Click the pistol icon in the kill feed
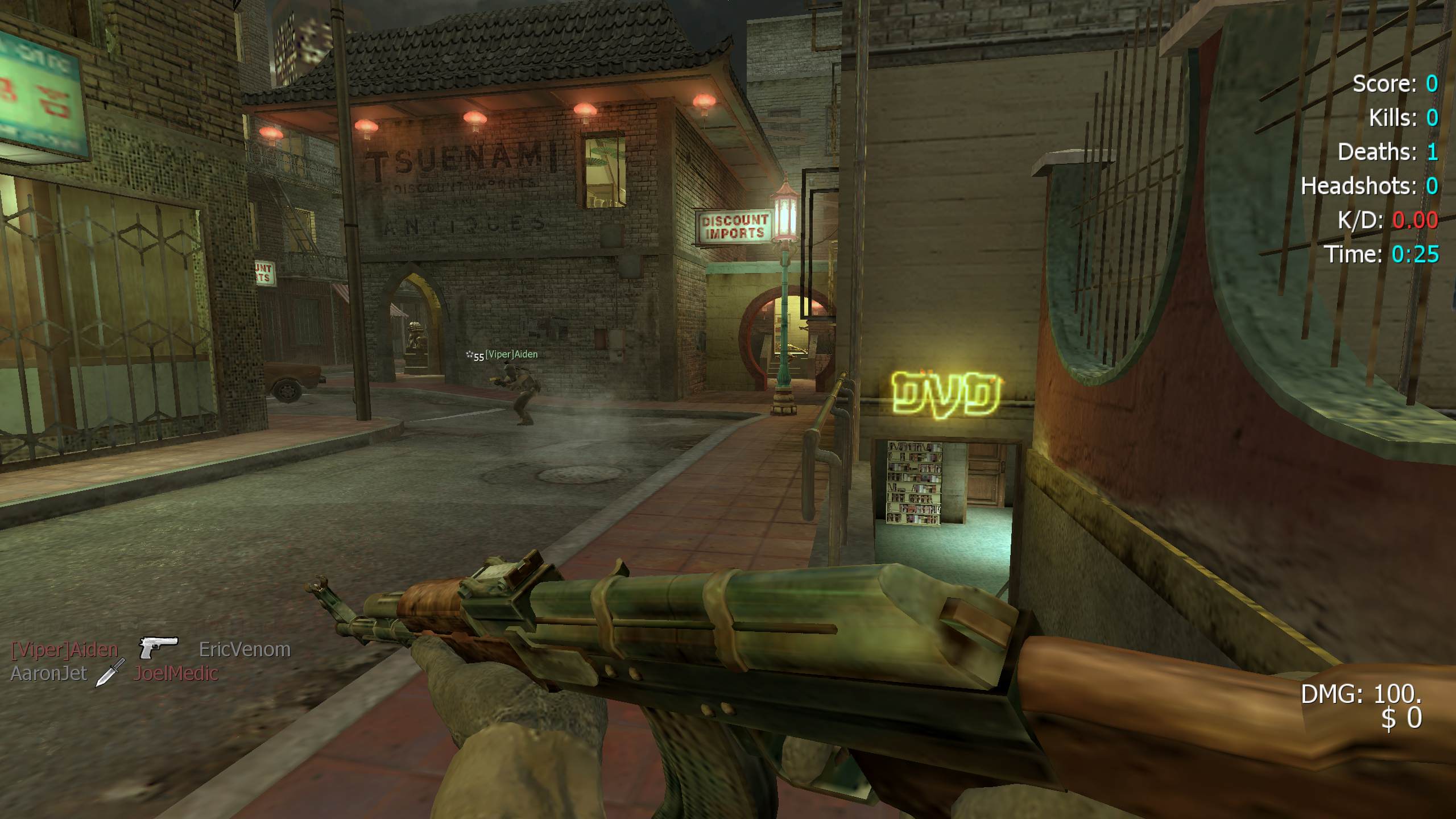This screenshot has height=819, width=1456. tap(159, 647)
